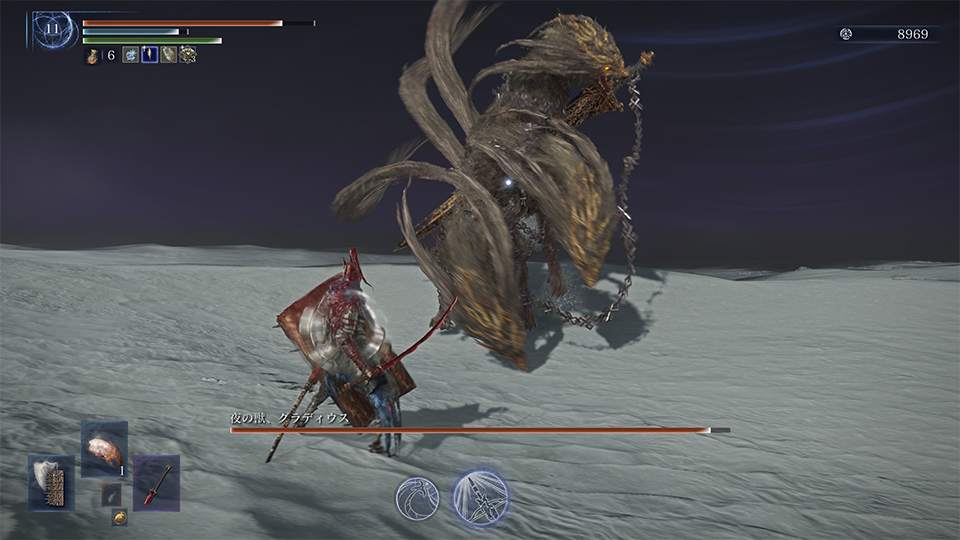960x540 pixels.
Task: Click the small dim slot below the claw item
Action: tap(111, 494)
